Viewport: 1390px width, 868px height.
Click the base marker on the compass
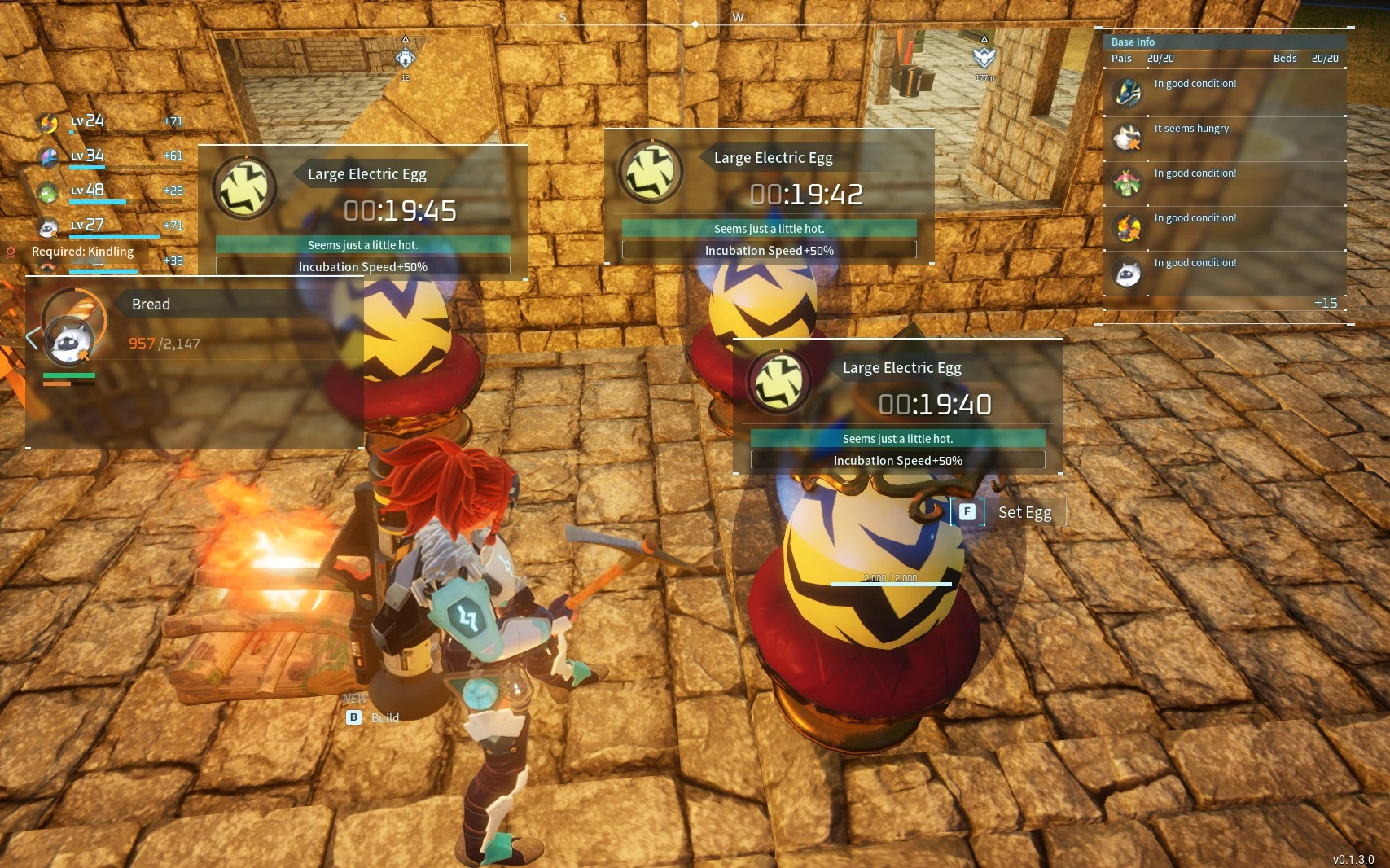click(x=405, y=58)
